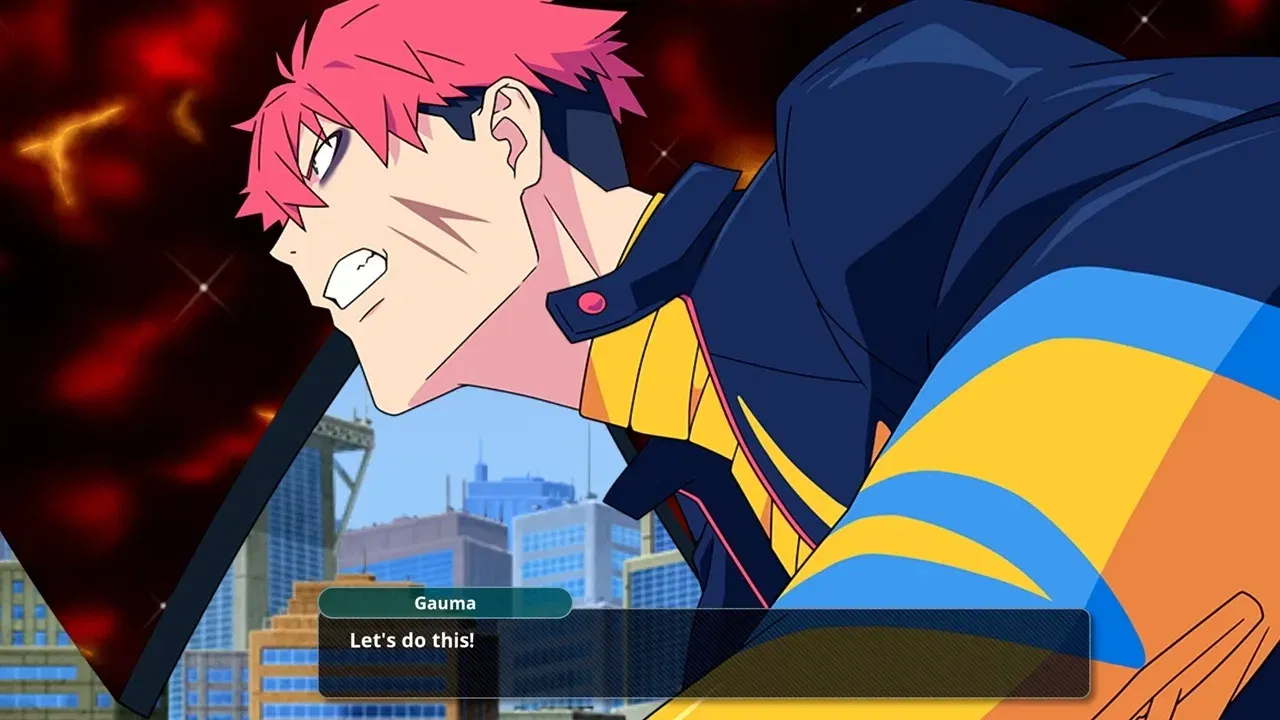Click Gauma's face
The height and width of the screenshot is (720, 1280).
400,230
